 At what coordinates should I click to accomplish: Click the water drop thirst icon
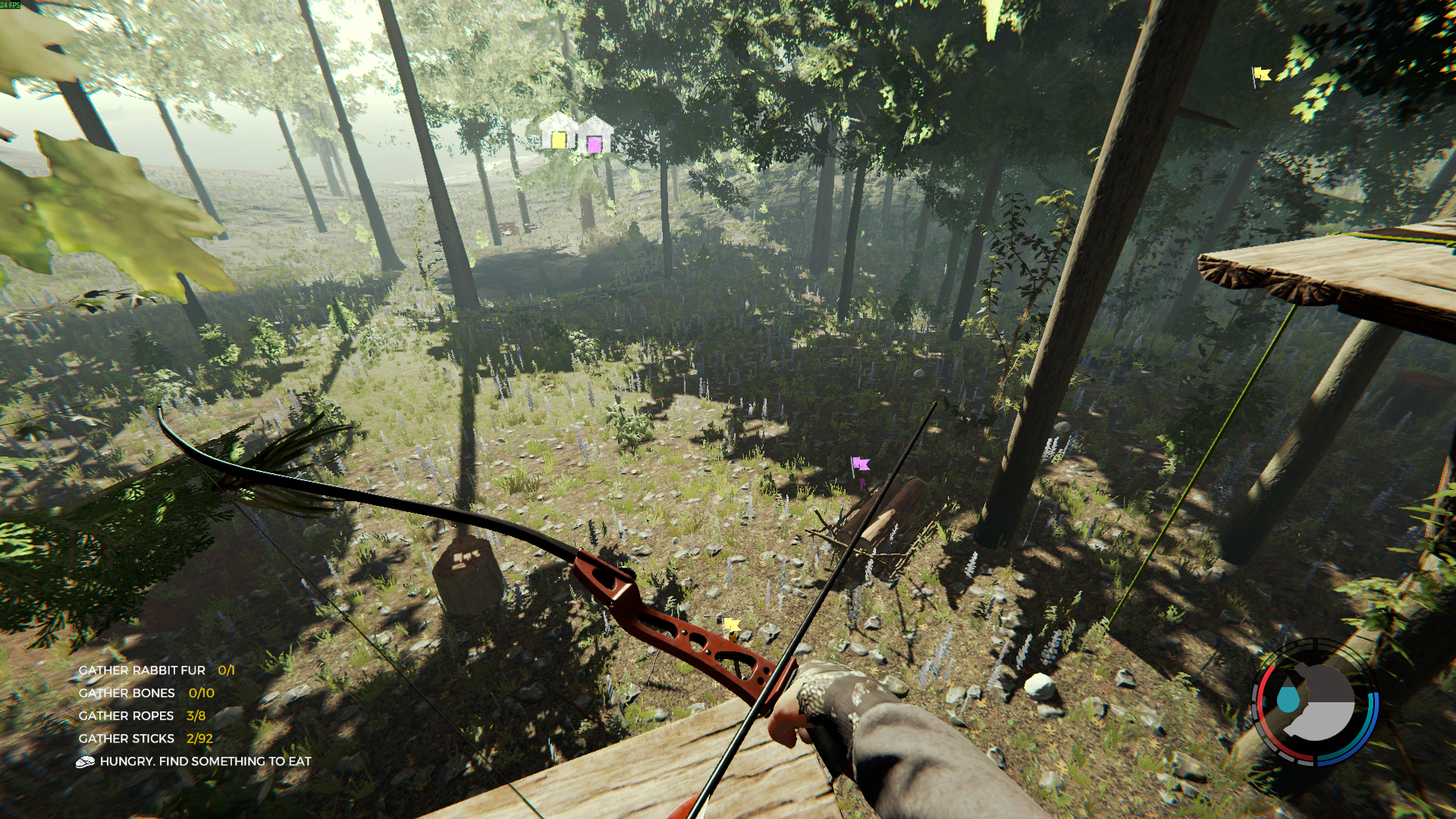[1287, 698]
